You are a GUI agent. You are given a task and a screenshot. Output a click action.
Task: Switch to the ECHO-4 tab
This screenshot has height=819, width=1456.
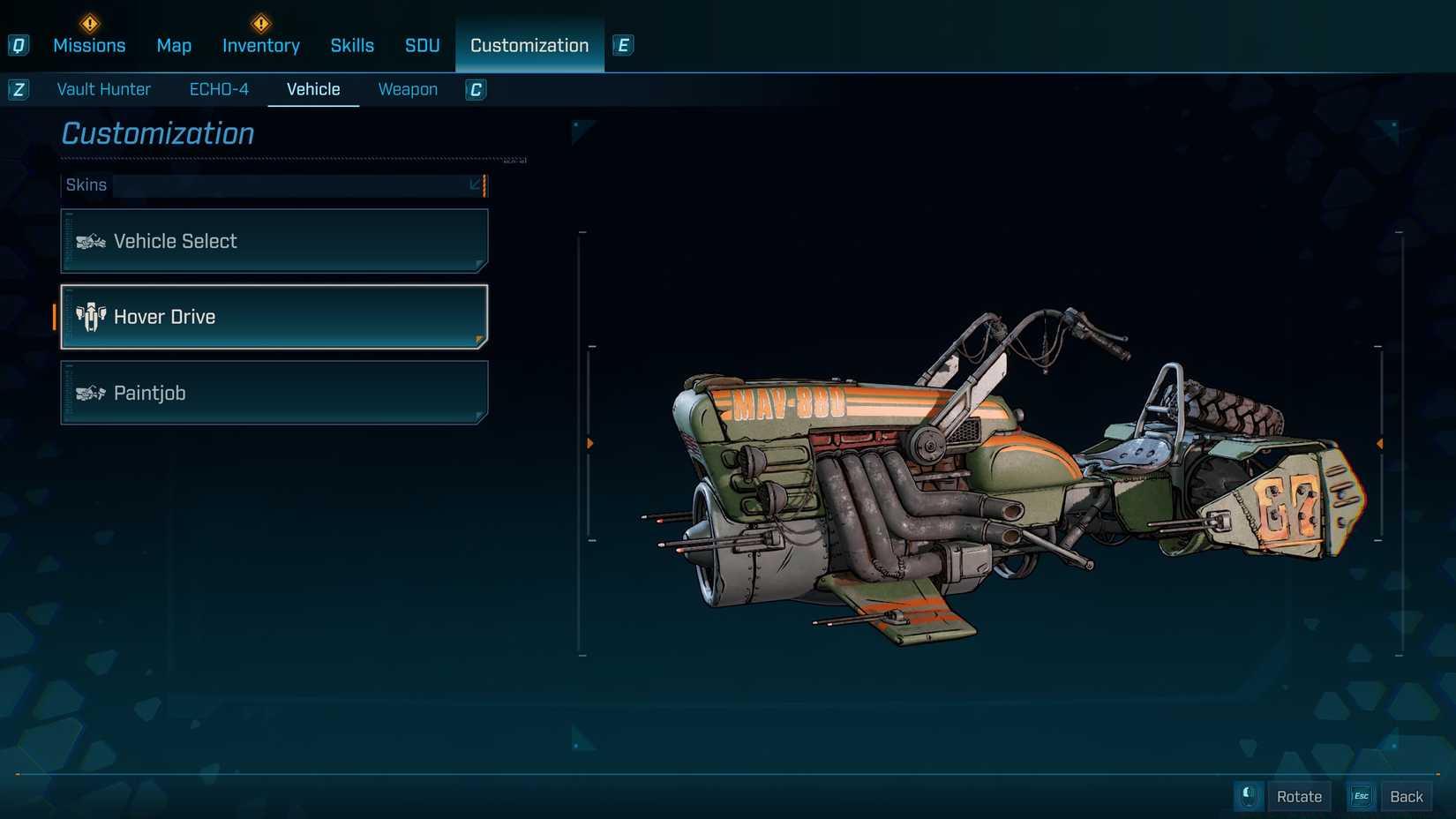[x=218, y=89]
